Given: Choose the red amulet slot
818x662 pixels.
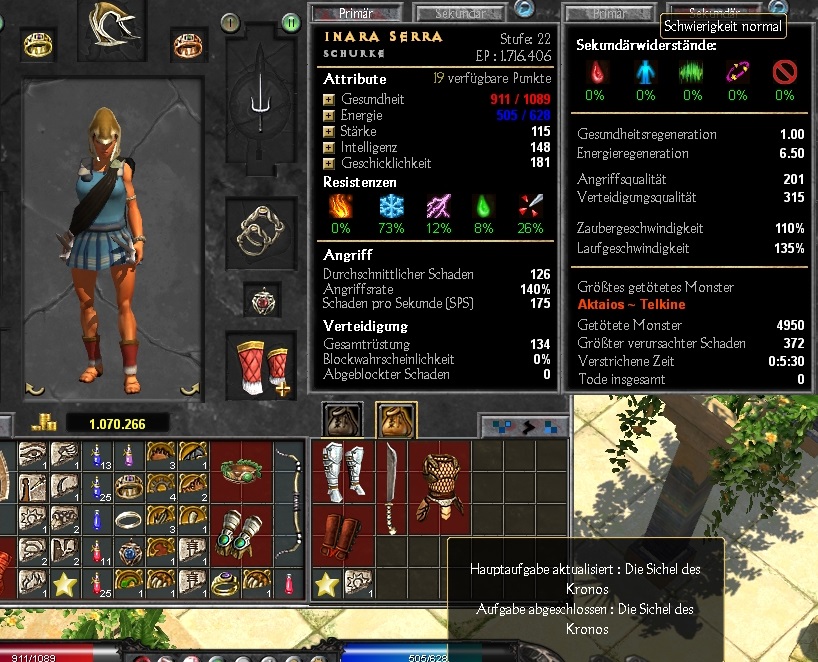Looking at the screenshot, I should (x=261, y=300).
